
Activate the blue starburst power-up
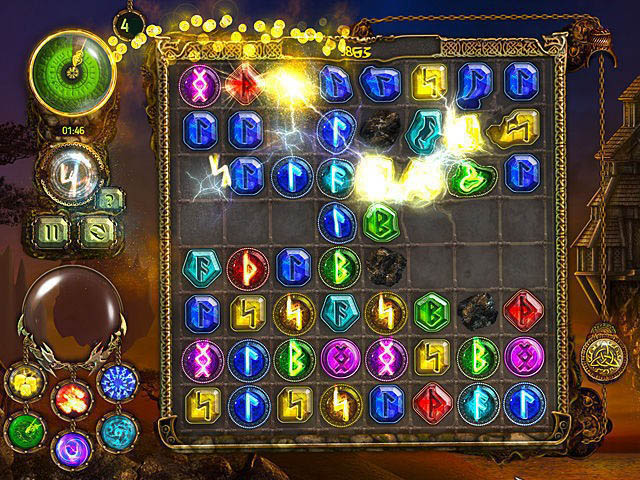pos(117,382)
